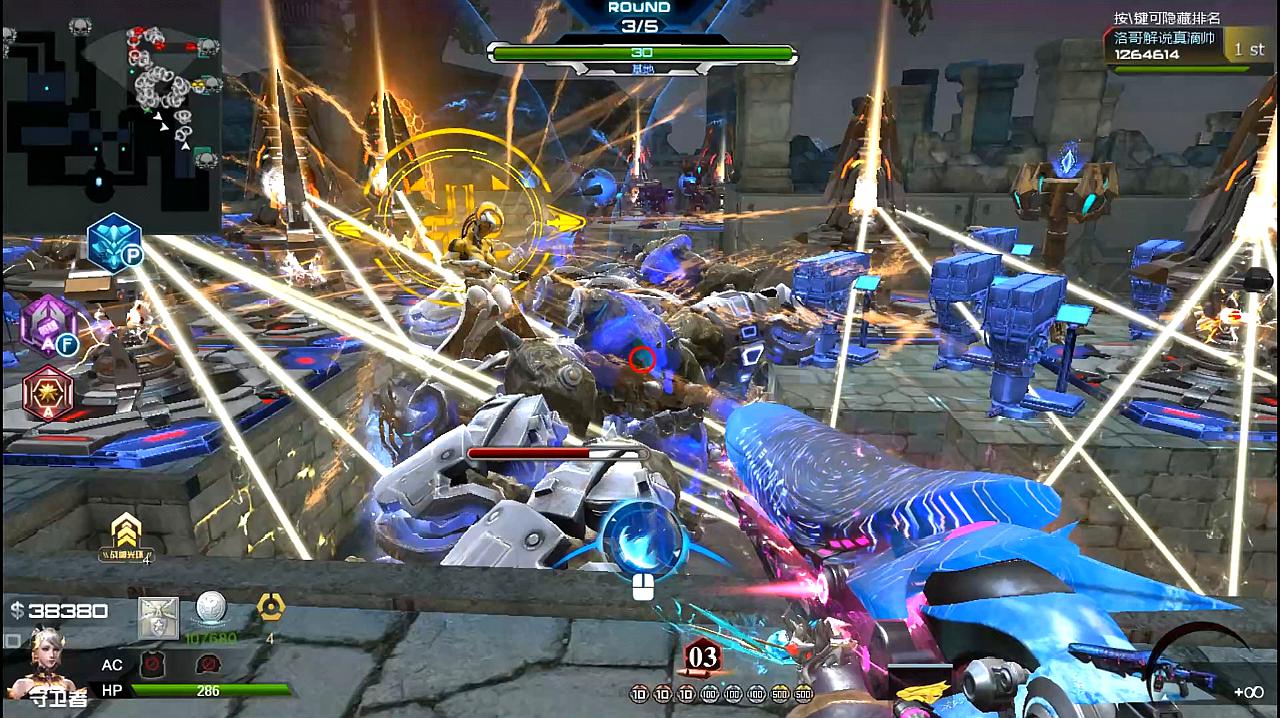Trigger the red hexagon starburst ability
Image resolution: width=1280 pixels, height=718 pixels.
[x=47, y=392]
